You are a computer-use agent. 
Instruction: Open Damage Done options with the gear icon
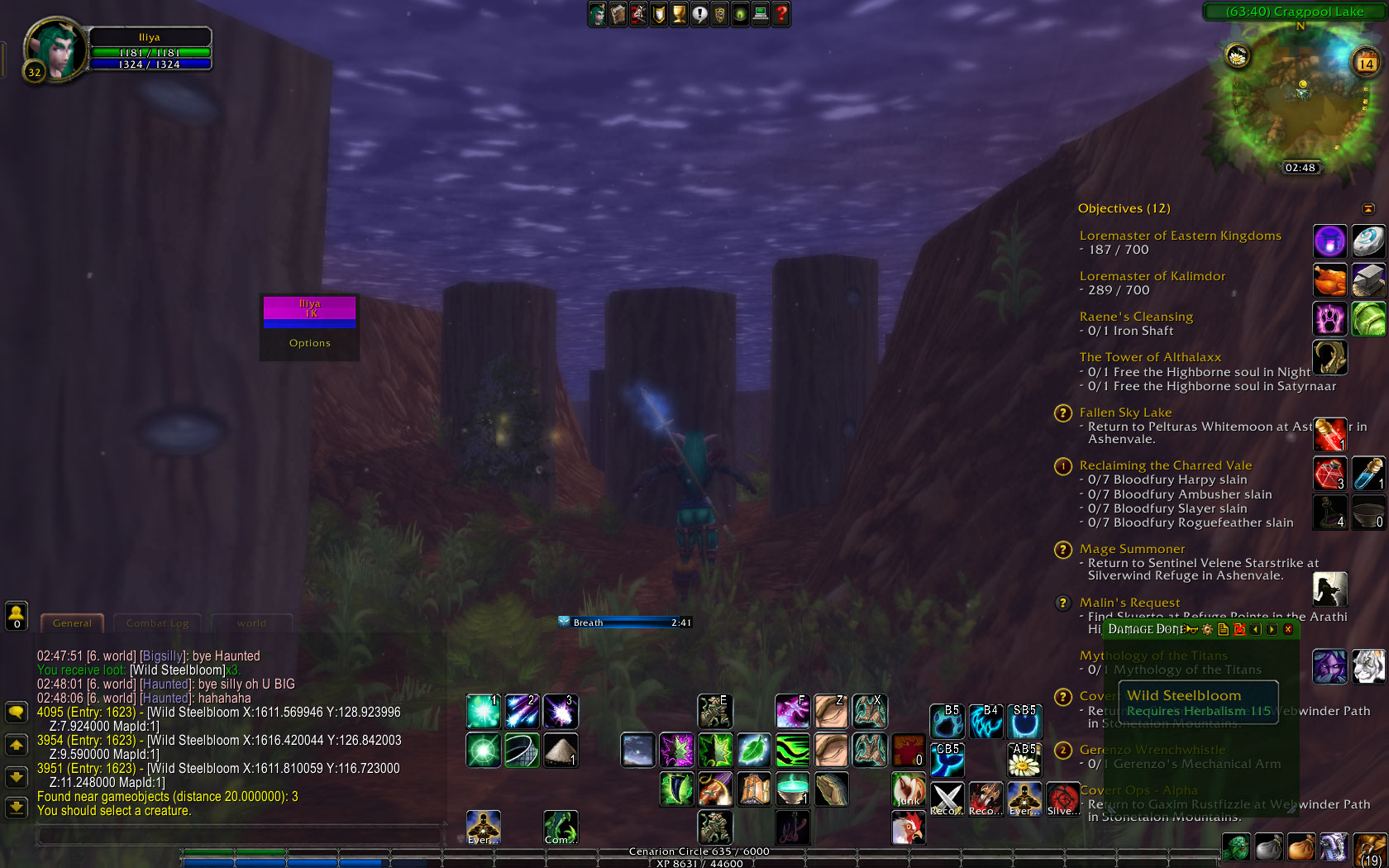click(1207, 629)
